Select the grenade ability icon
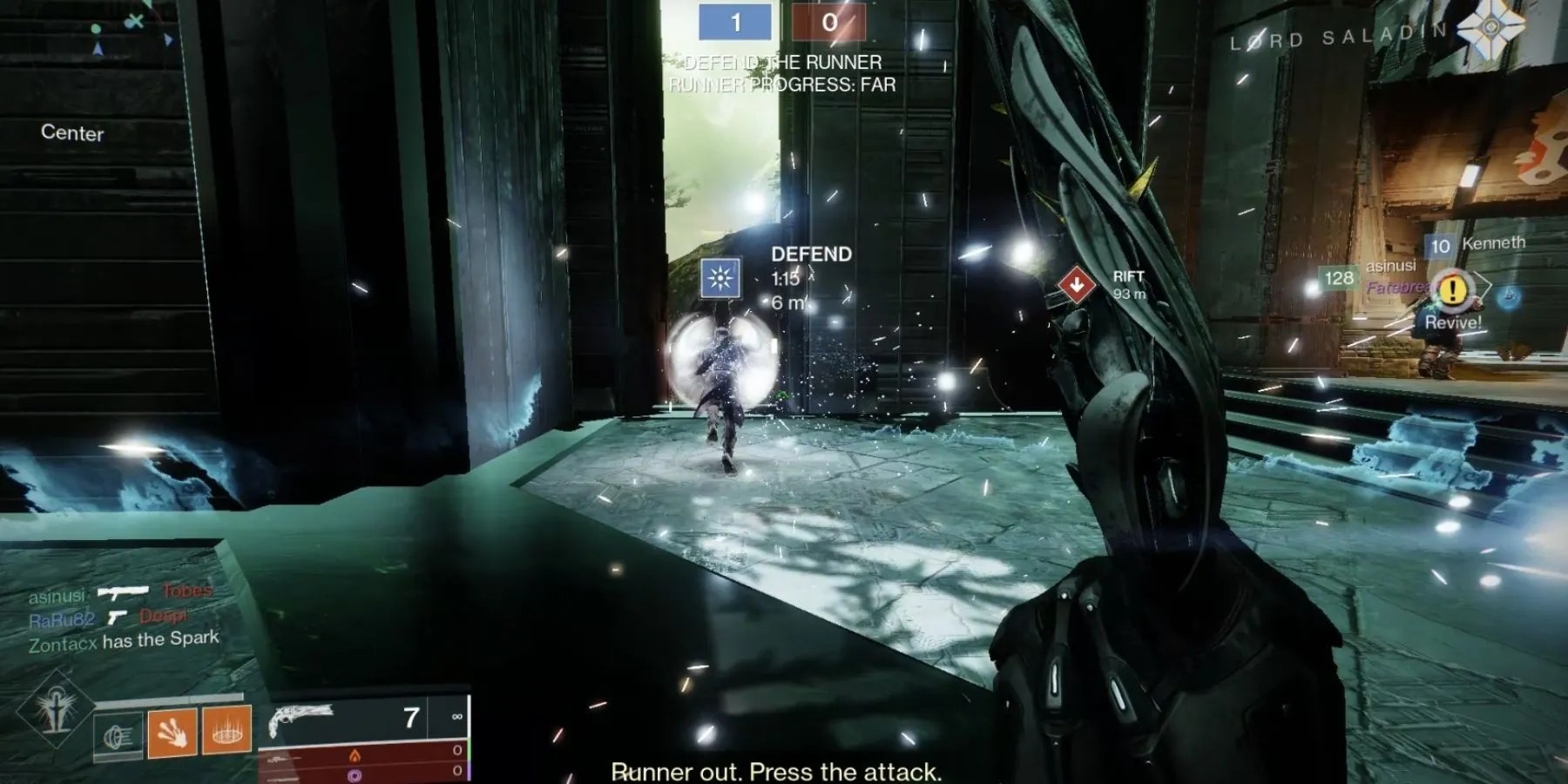Viewport: 1568px width, 784px height. 118,737
